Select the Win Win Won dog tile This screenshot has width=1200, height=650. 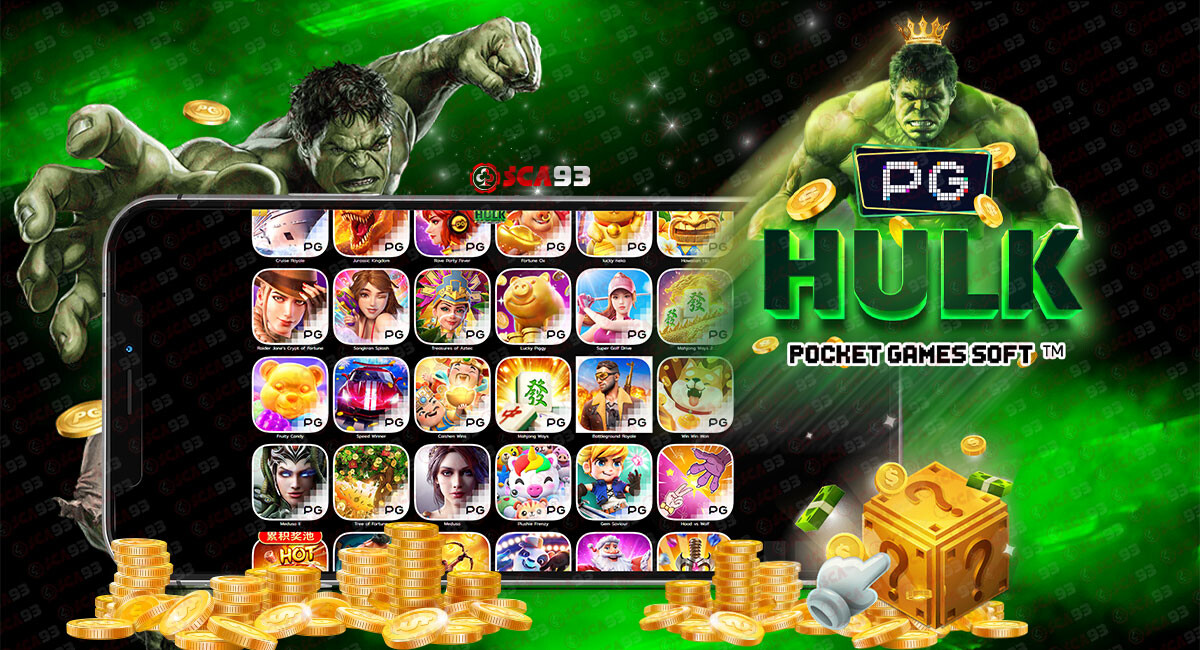pos(695,393)
